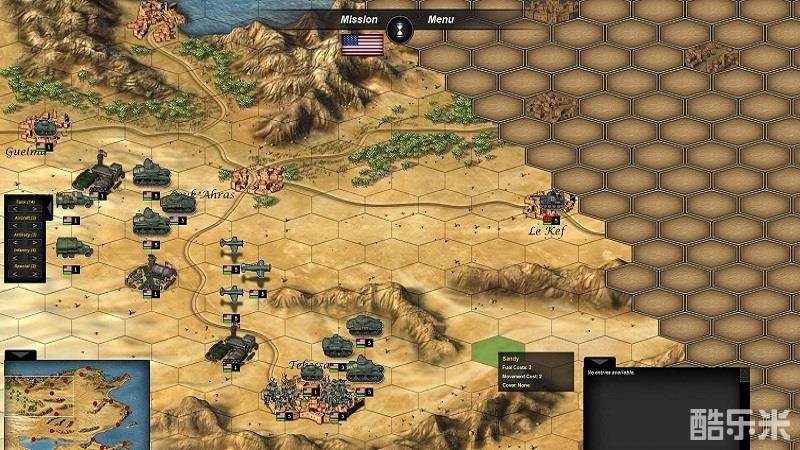Cycle to next Aircraft unit
800x450 pixels.
(35, 226)
